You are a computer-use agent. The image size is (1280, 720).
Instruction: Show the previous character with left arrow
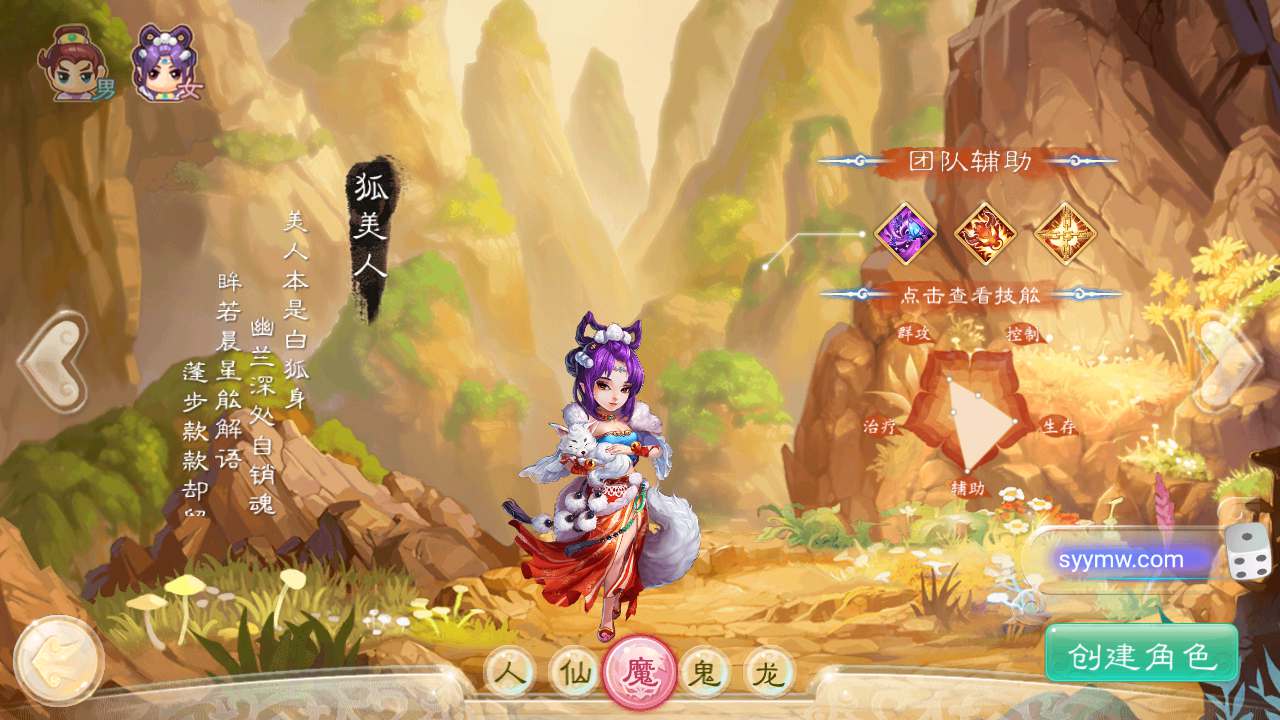[x=52, y=362]
